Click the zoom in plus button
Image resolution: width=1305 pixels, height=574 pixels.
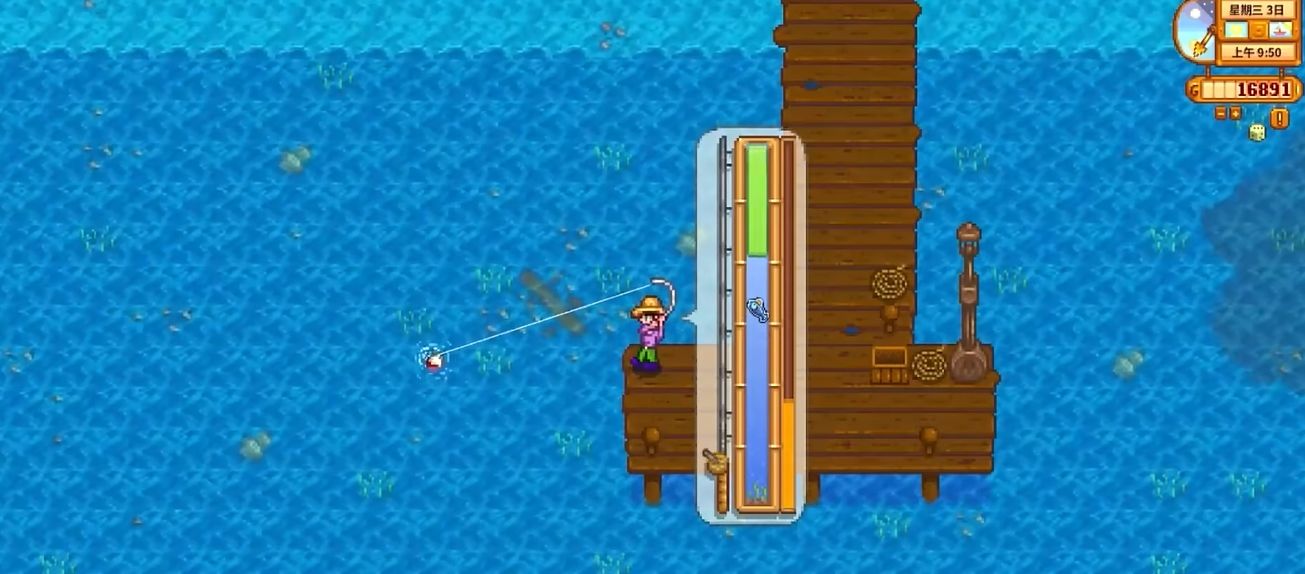point(1235,113)
